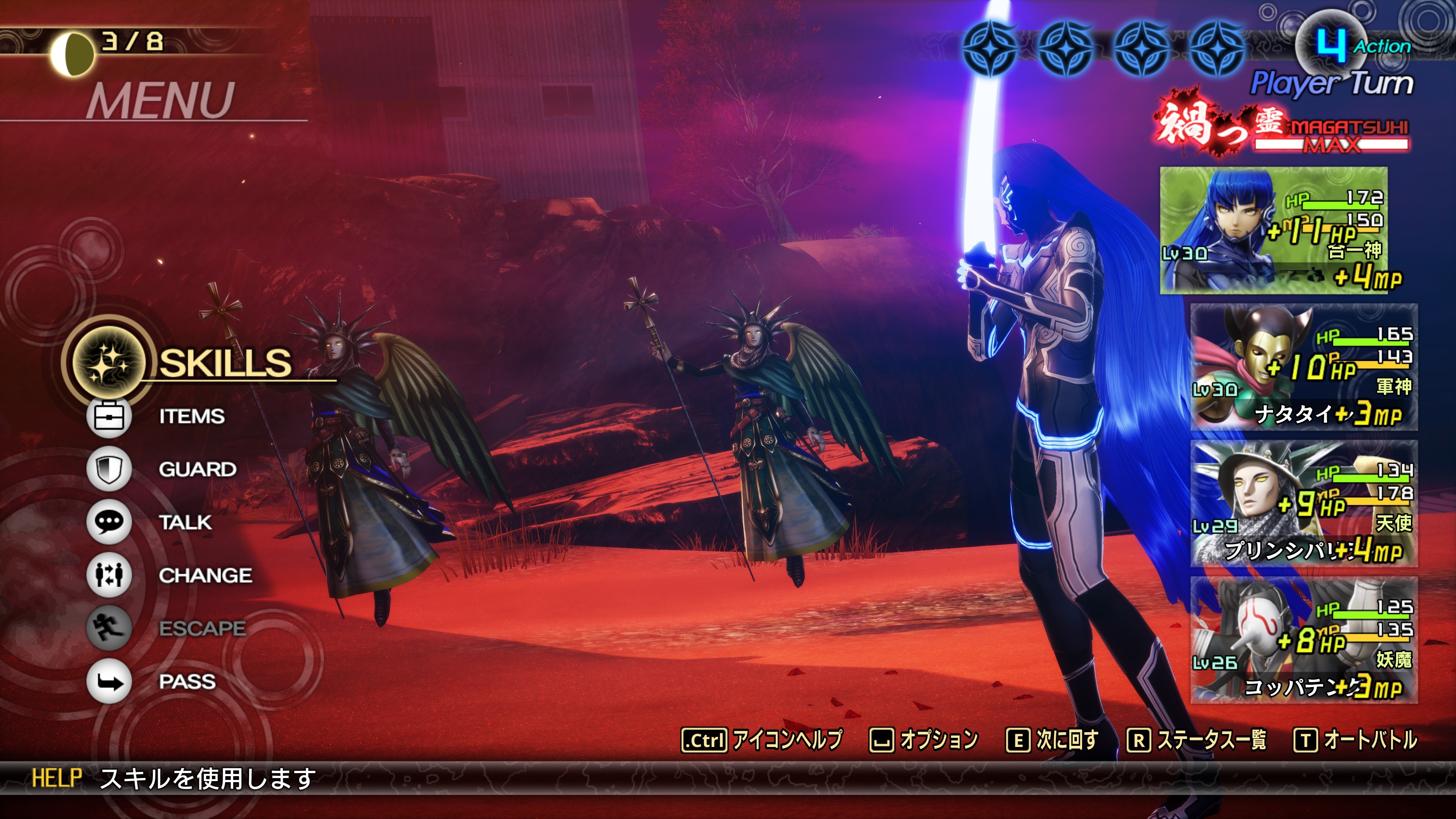Select PASS to skip this turn
This screenshot has width=1456, height=819.
coord(187,681)
